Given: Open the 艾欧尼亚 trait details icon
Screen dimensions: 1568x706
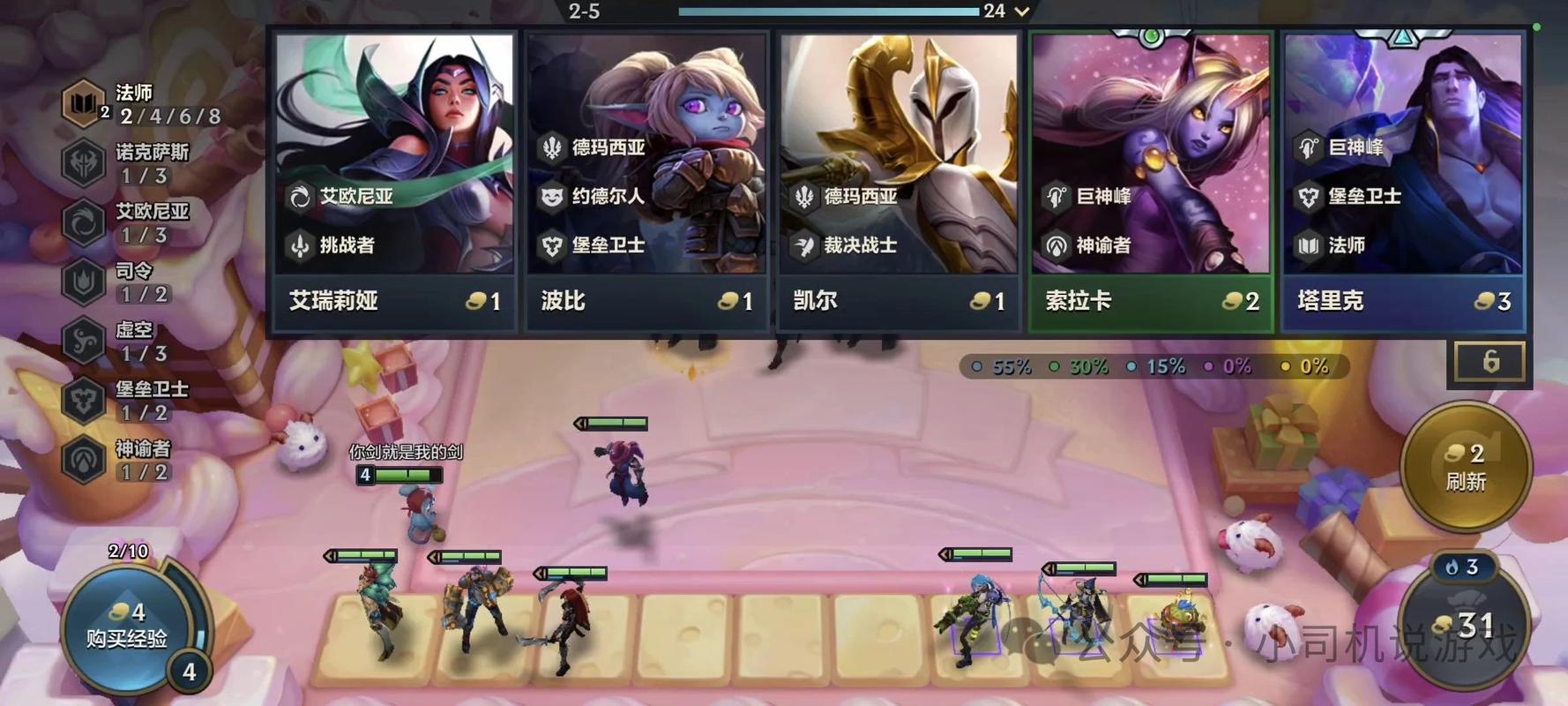Looking at the screenshot, I should pyautogui.click(x=83, y=222).
